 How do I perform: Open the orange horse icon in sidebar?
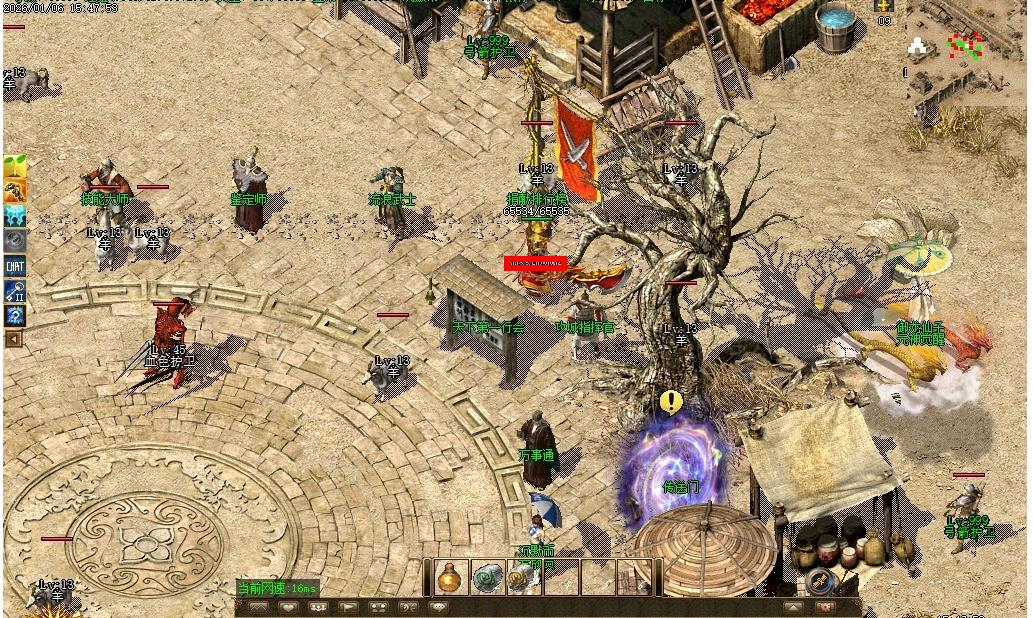14,191
